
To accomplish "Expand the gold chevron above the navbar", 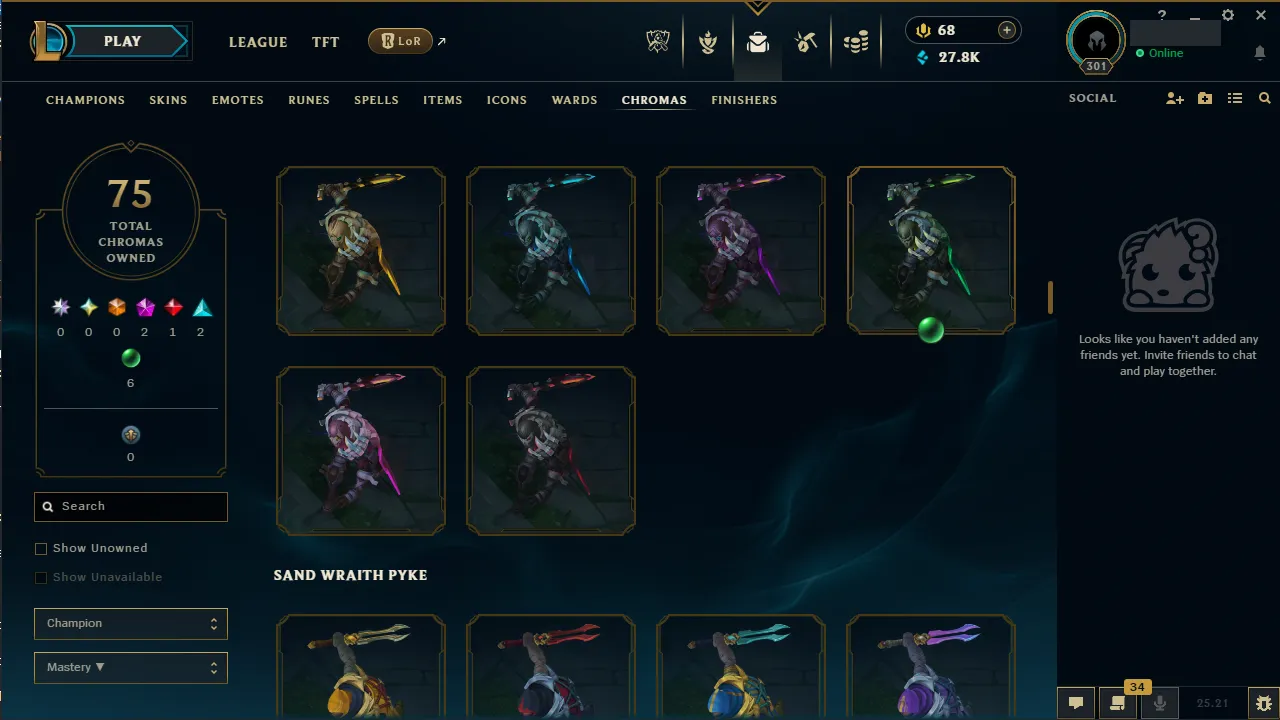I will pyautogui.click(x=757, y=8).
